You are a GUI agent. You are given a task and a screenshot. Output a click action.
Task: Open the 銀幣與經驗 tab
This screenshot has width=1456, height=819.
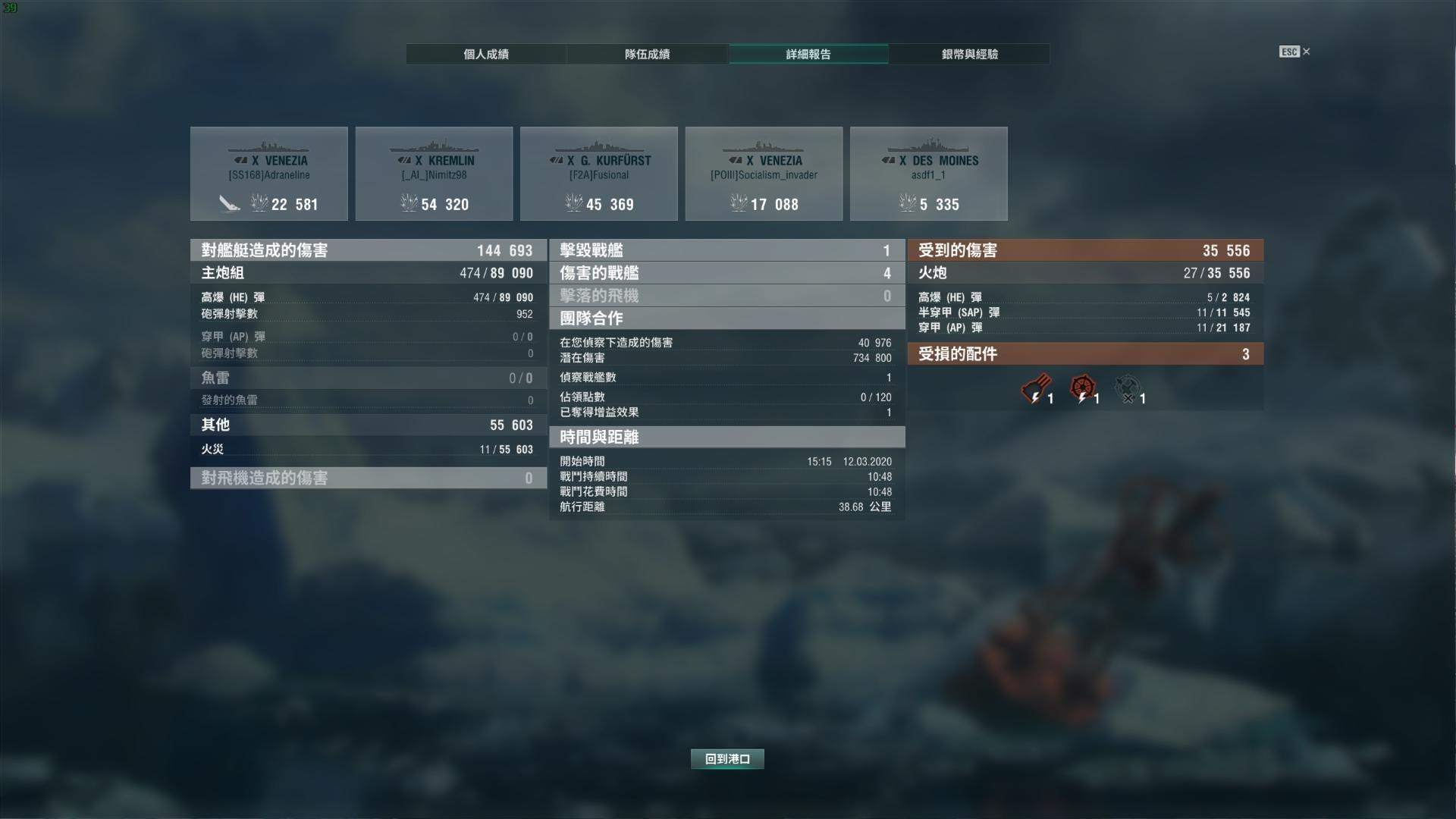pos(969,54)
